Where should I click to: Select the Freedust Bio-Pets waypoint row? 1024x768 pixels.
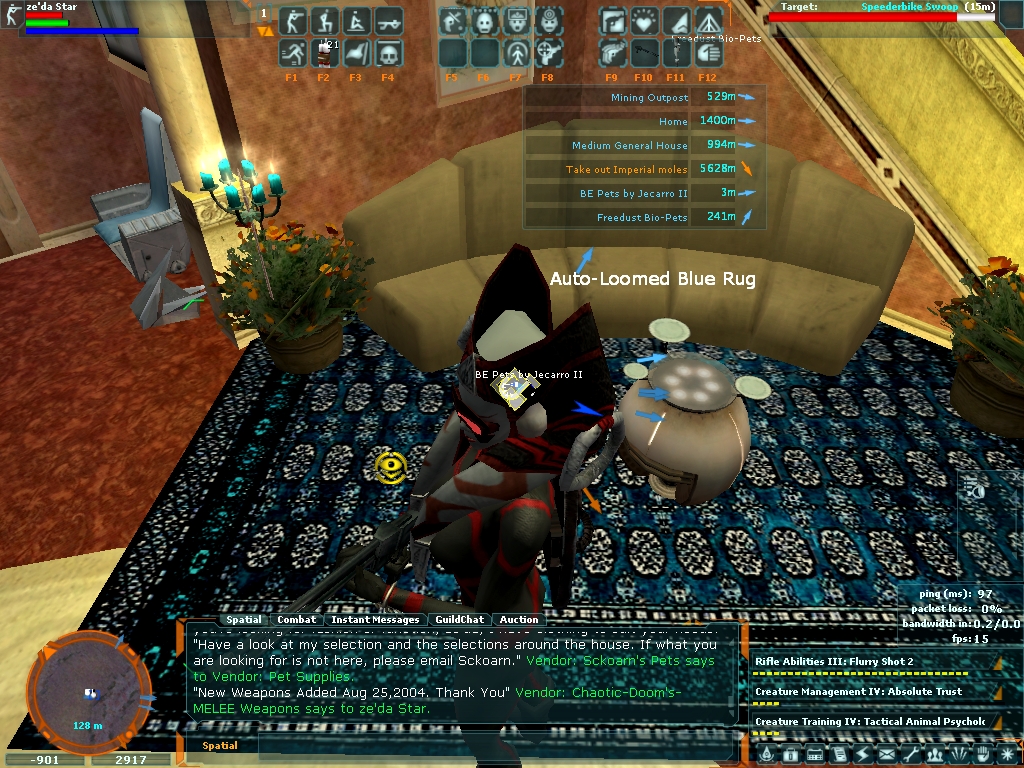tap(641, 217)
